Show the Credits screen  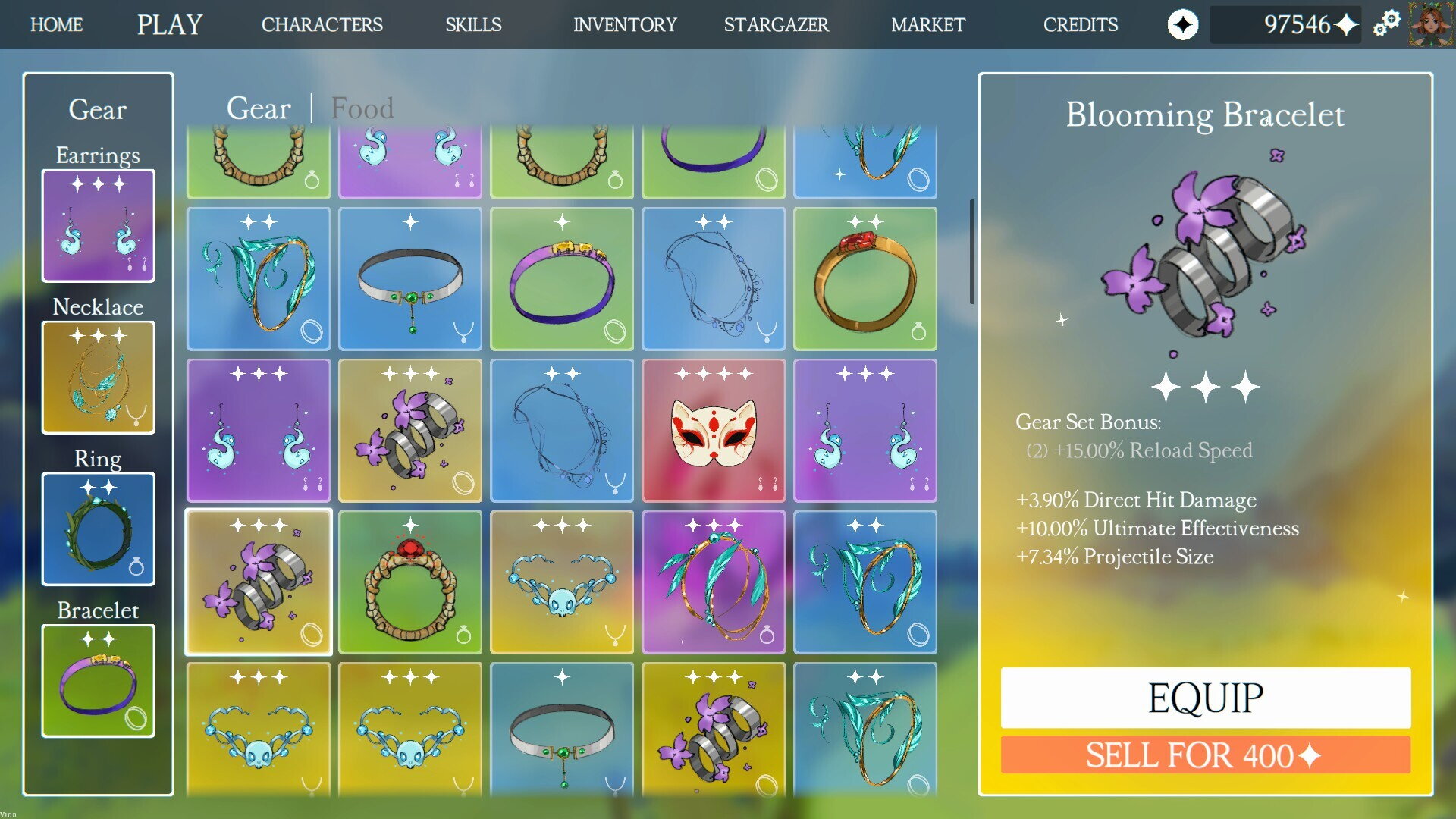(x=1080, y=25)
